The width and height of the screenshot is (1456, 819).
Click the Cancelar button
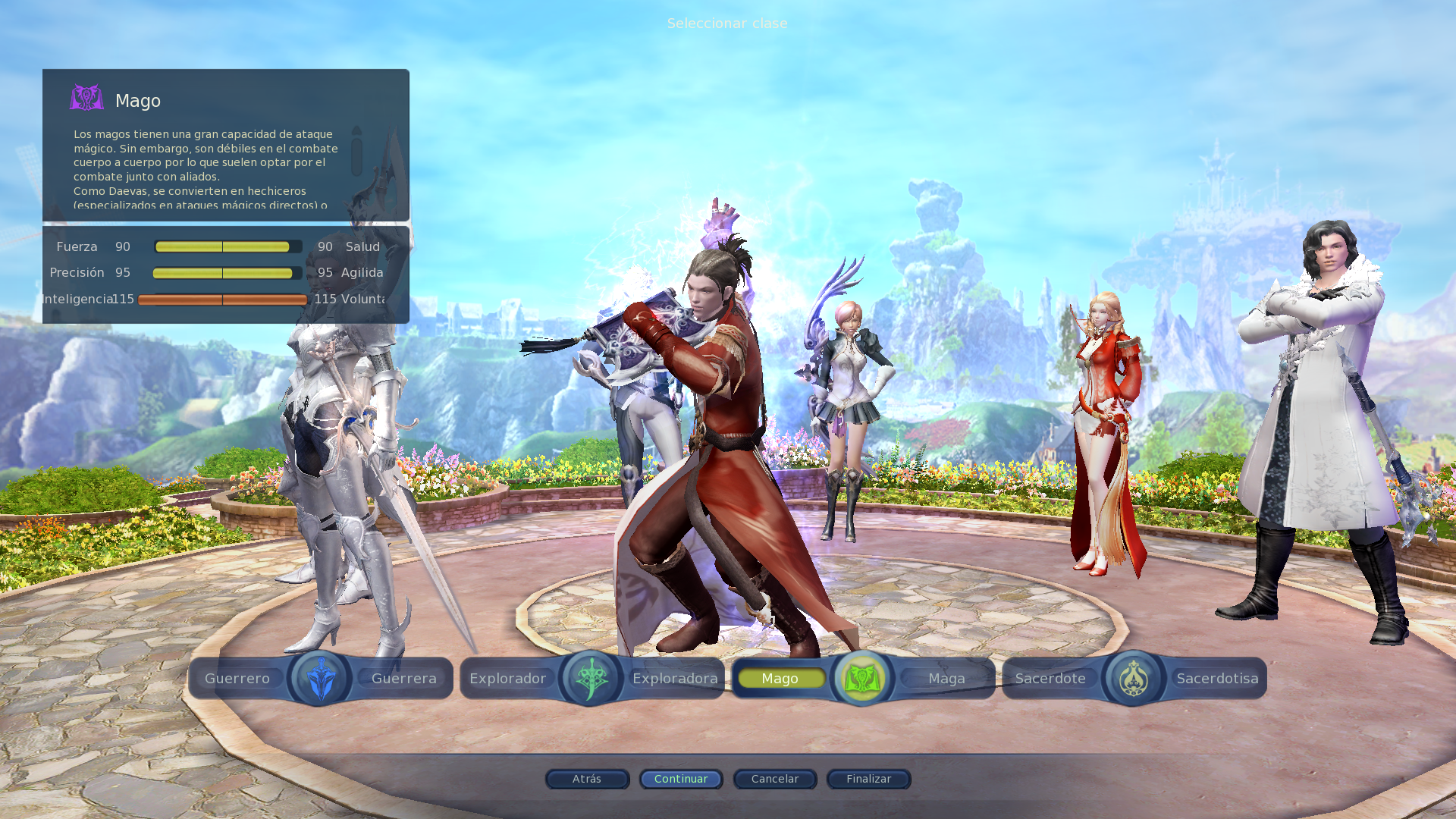coord(774,779)
